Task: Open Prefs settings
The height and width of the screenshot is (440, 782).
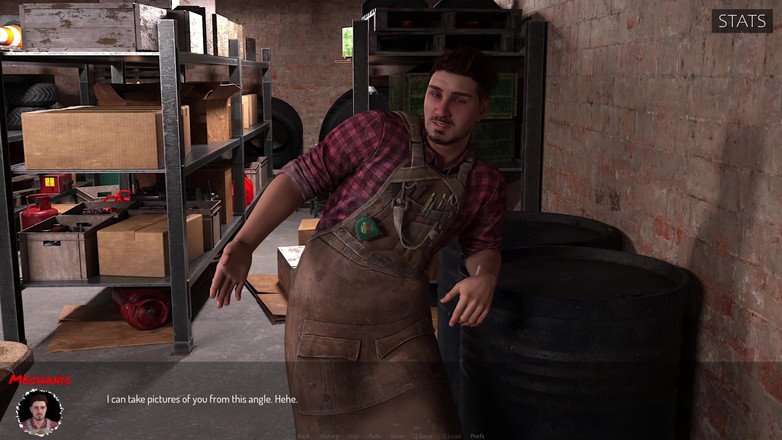Action: [477, 436]
